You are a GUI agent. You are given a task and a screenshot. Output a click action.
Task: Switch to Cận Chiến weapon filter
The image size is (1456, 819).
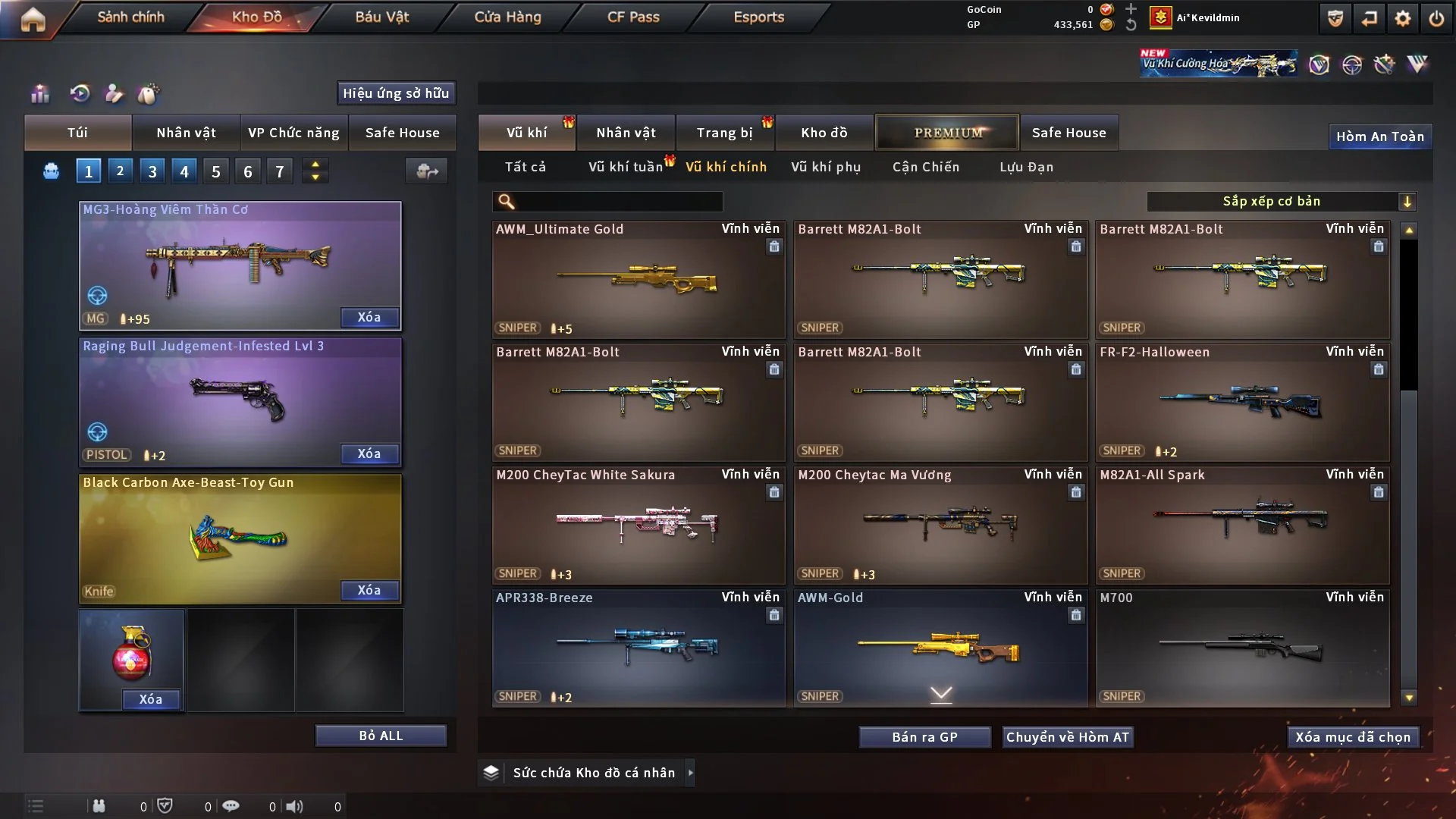click(925, 167)
